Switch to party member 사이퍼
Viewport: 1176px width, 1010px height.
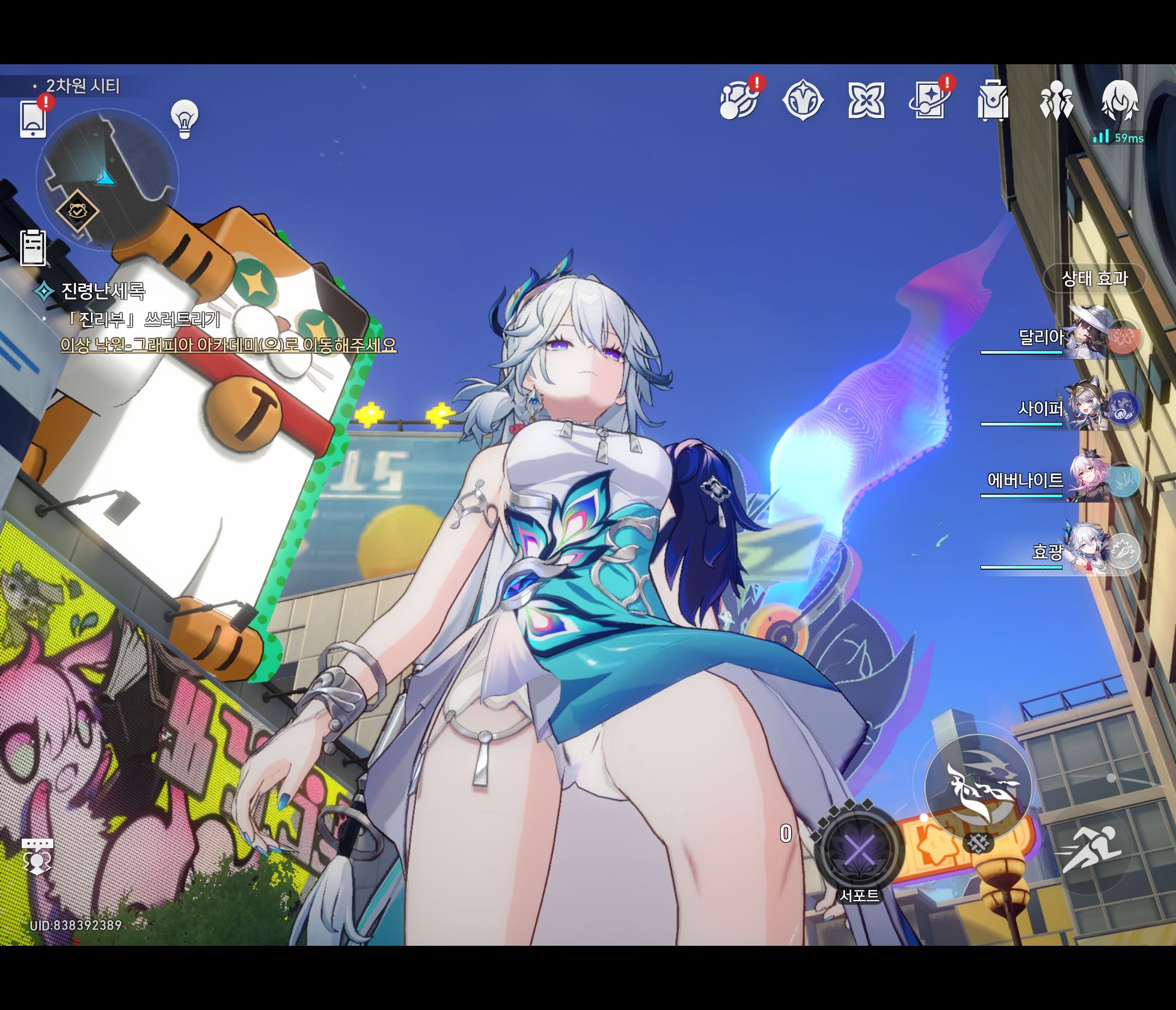pos(1087,408)
